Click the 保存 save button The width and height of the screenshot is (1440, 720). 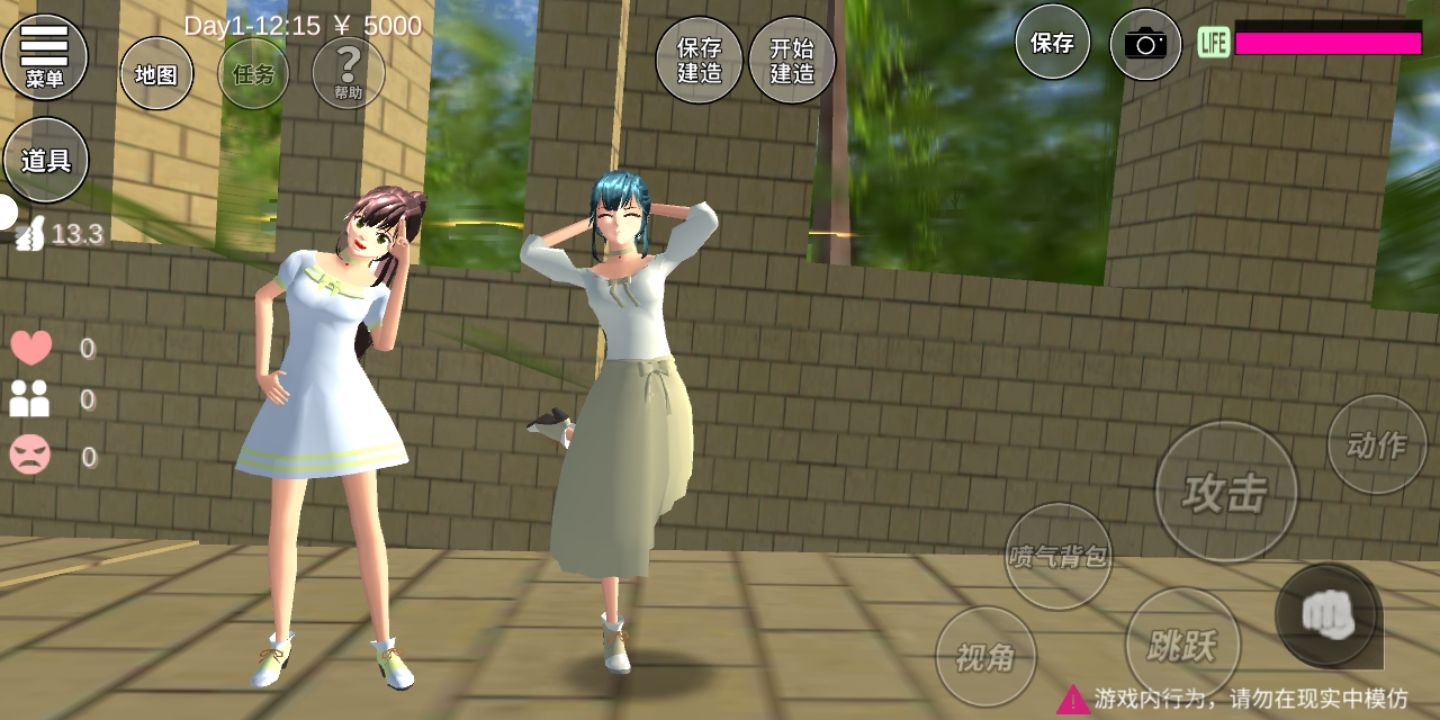[x=1053, y=43]
